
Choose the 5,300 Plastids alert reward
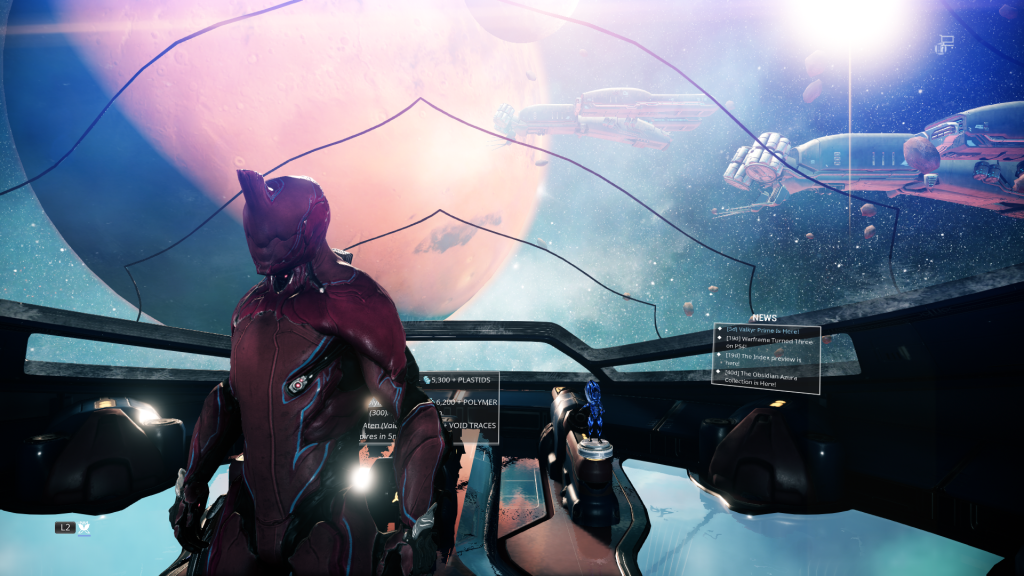462,381
